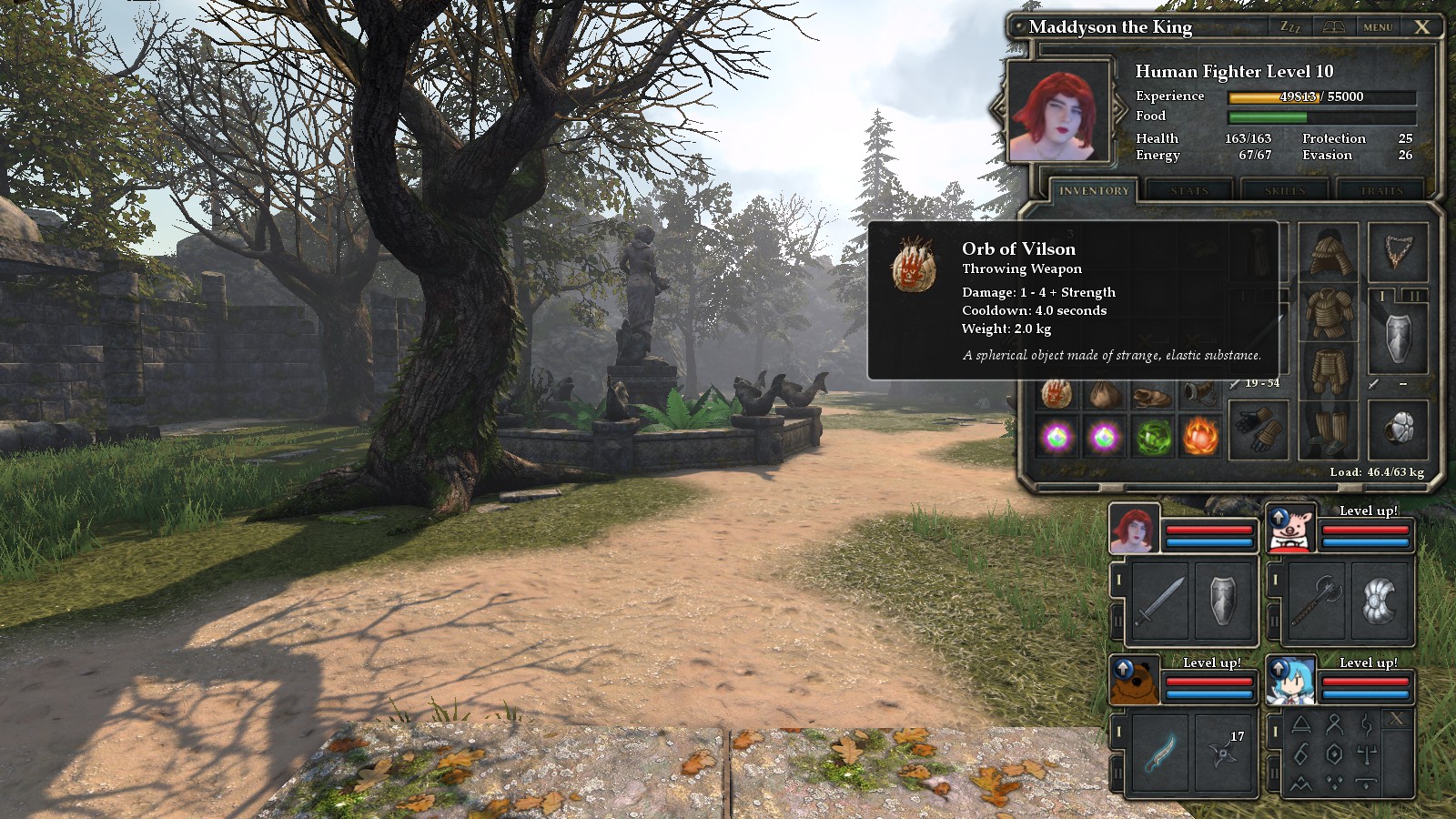This screenshot has width=1456, height=819.
Task: Open the Traits tab
Action: 1381,191
